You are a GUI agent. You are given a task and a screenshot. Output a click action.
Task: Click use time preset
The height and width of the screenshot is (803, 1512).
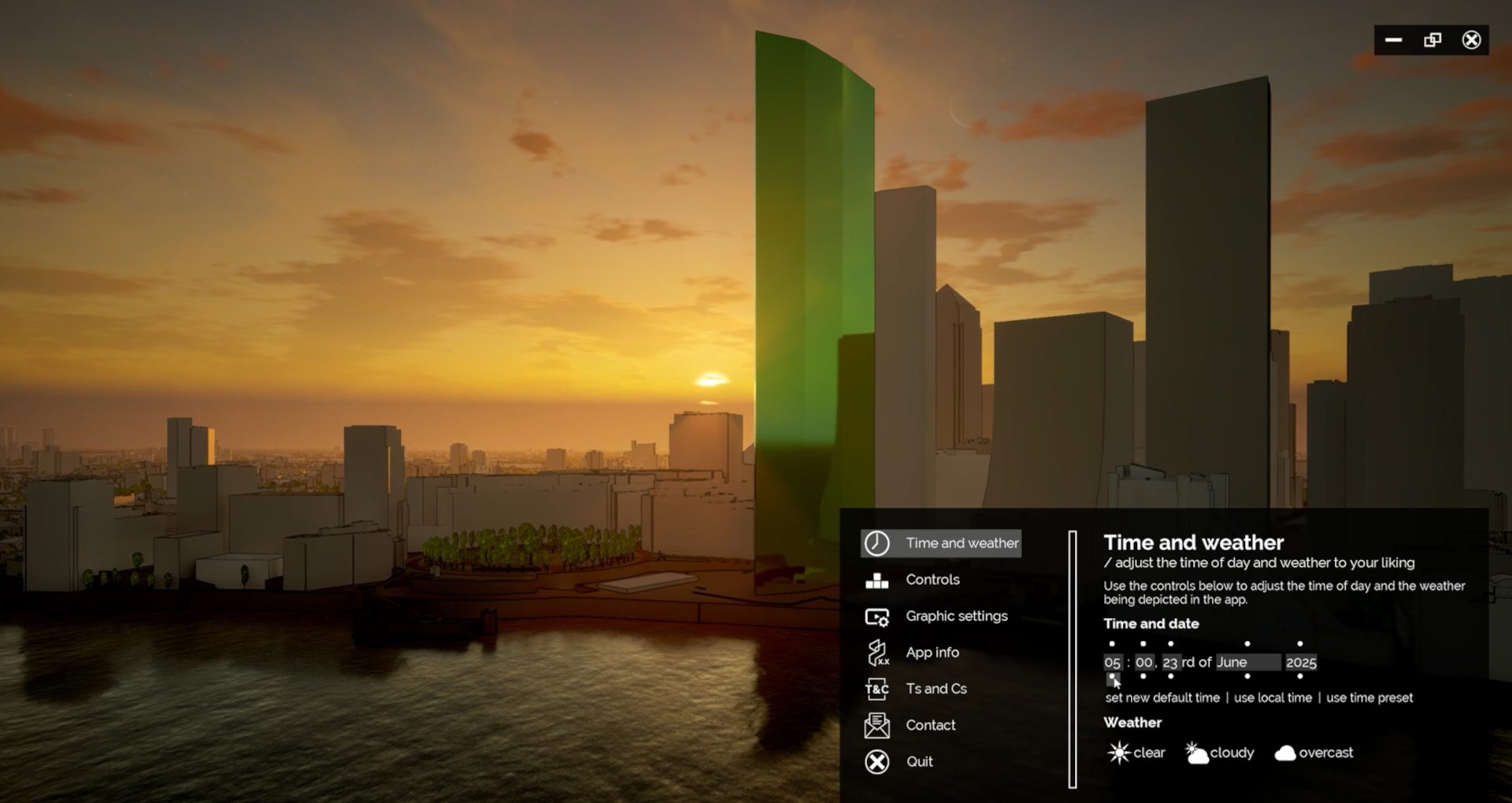tap(1370, 698)
